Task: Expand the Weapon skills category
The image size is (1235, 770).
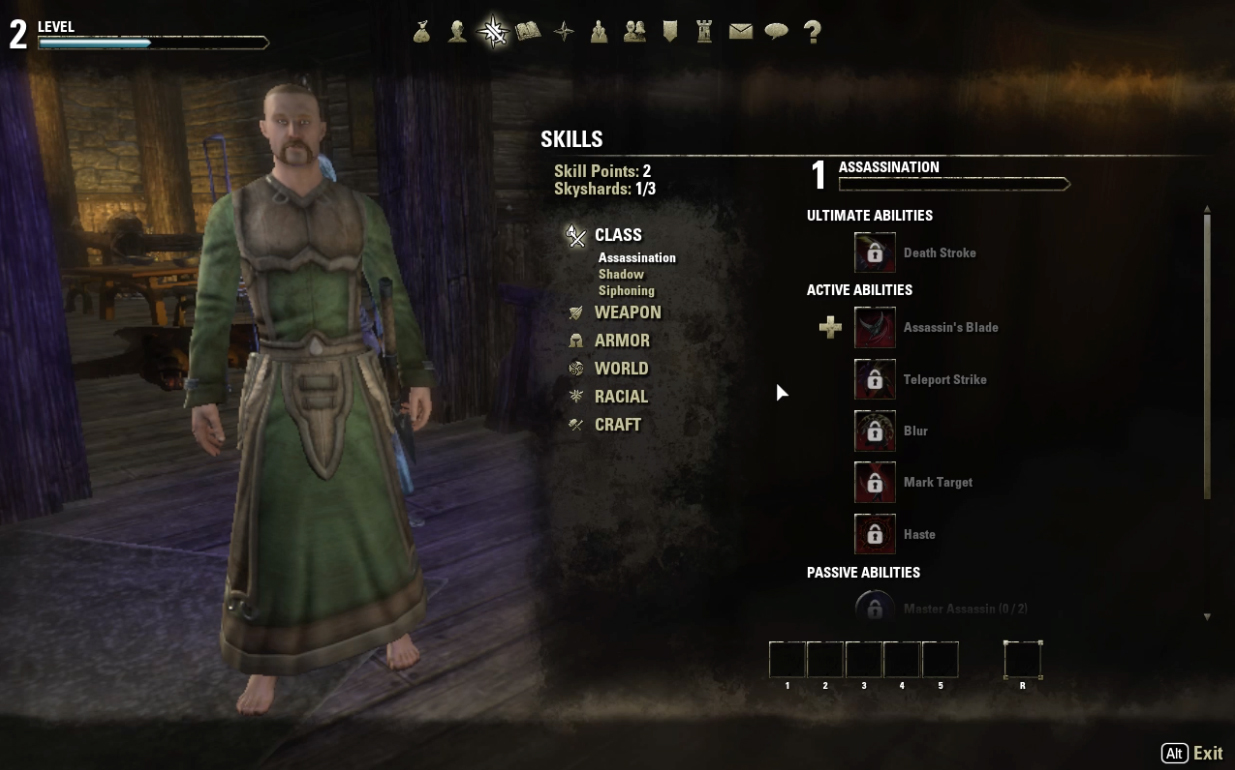Action: pos(627,313)
